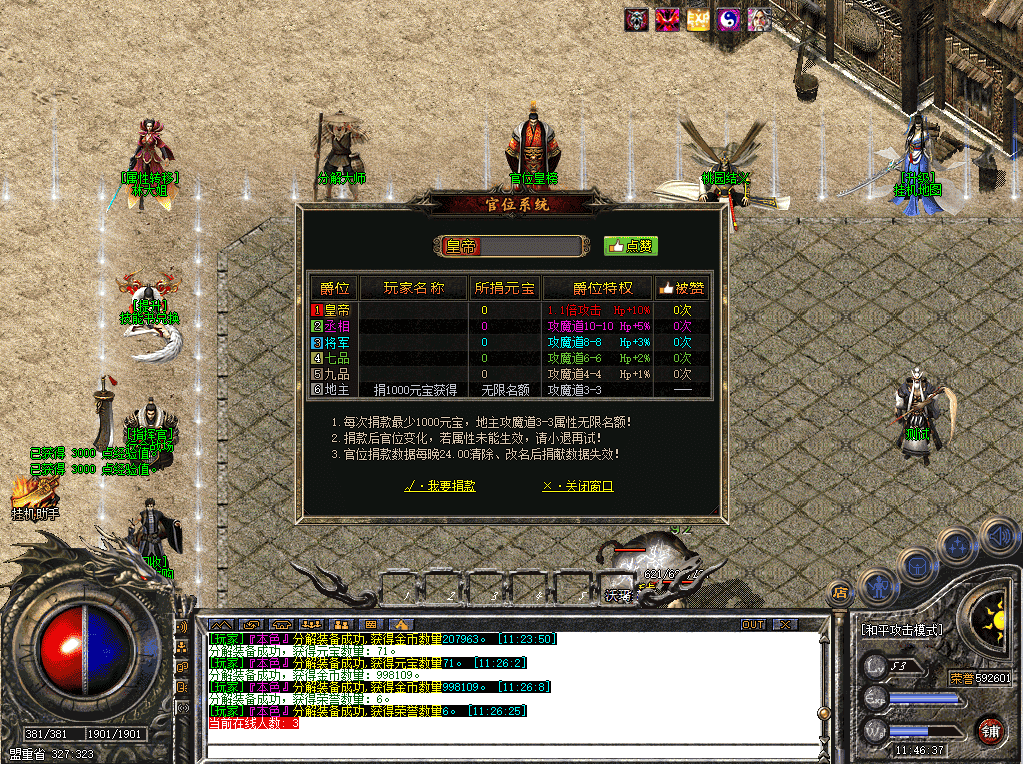The height and width of the screenshot is (764, 1023).
Task: Click the OUT button on chat panel
Action: pos(753,625)
